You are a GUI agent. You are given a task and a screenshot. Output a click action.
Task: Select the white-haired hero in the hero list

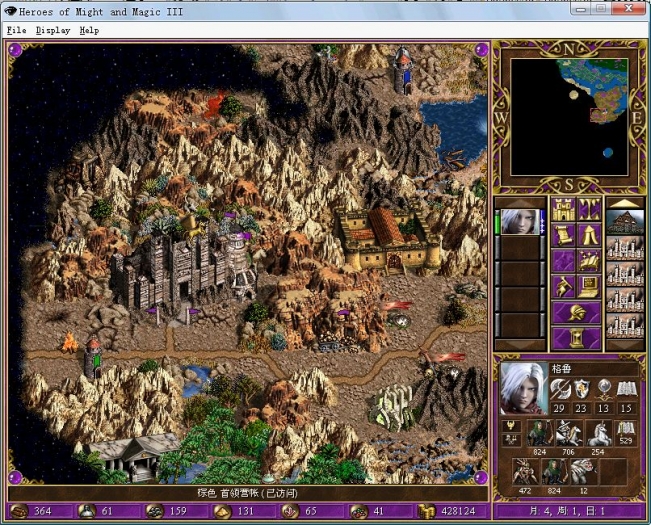coord(520,221)
